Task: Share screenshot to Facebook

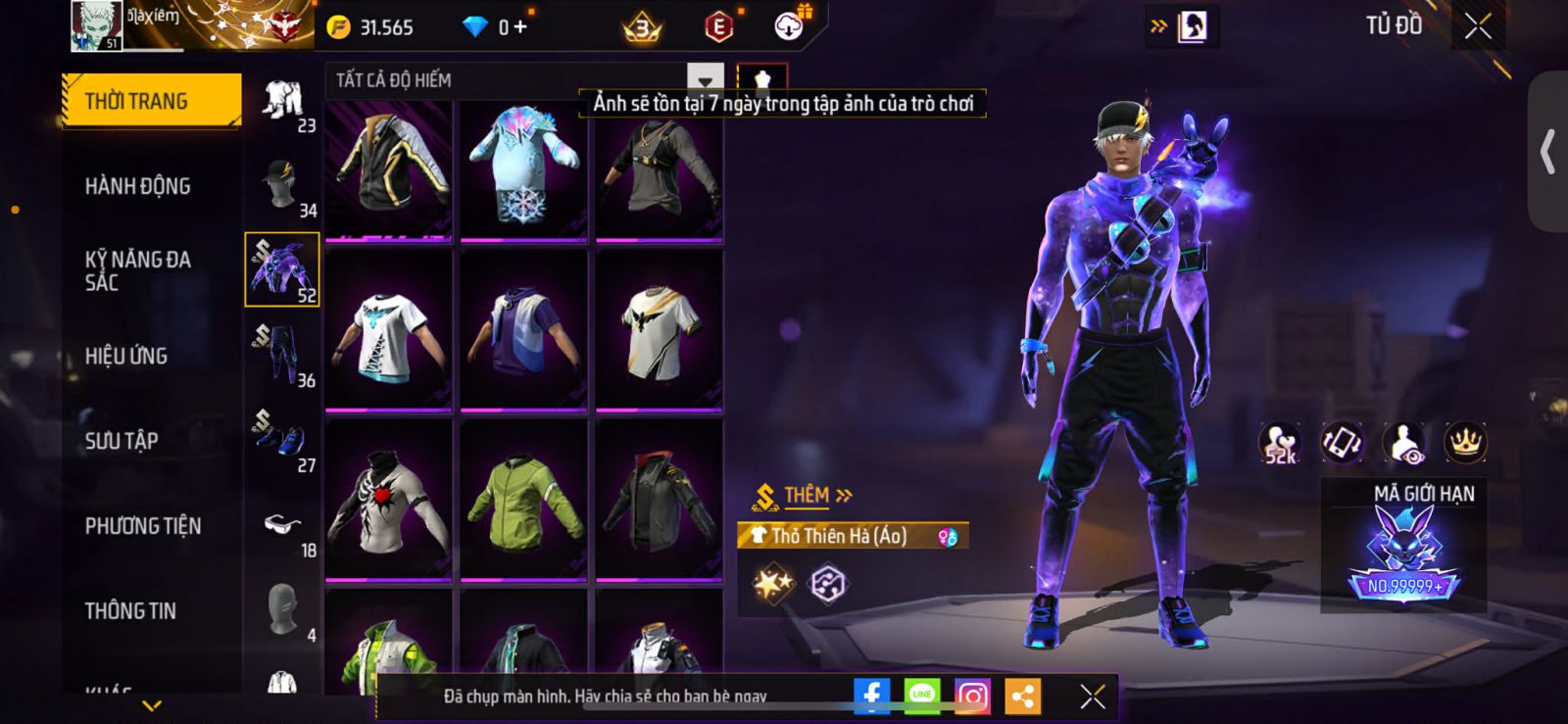Action: coord(871,697)
